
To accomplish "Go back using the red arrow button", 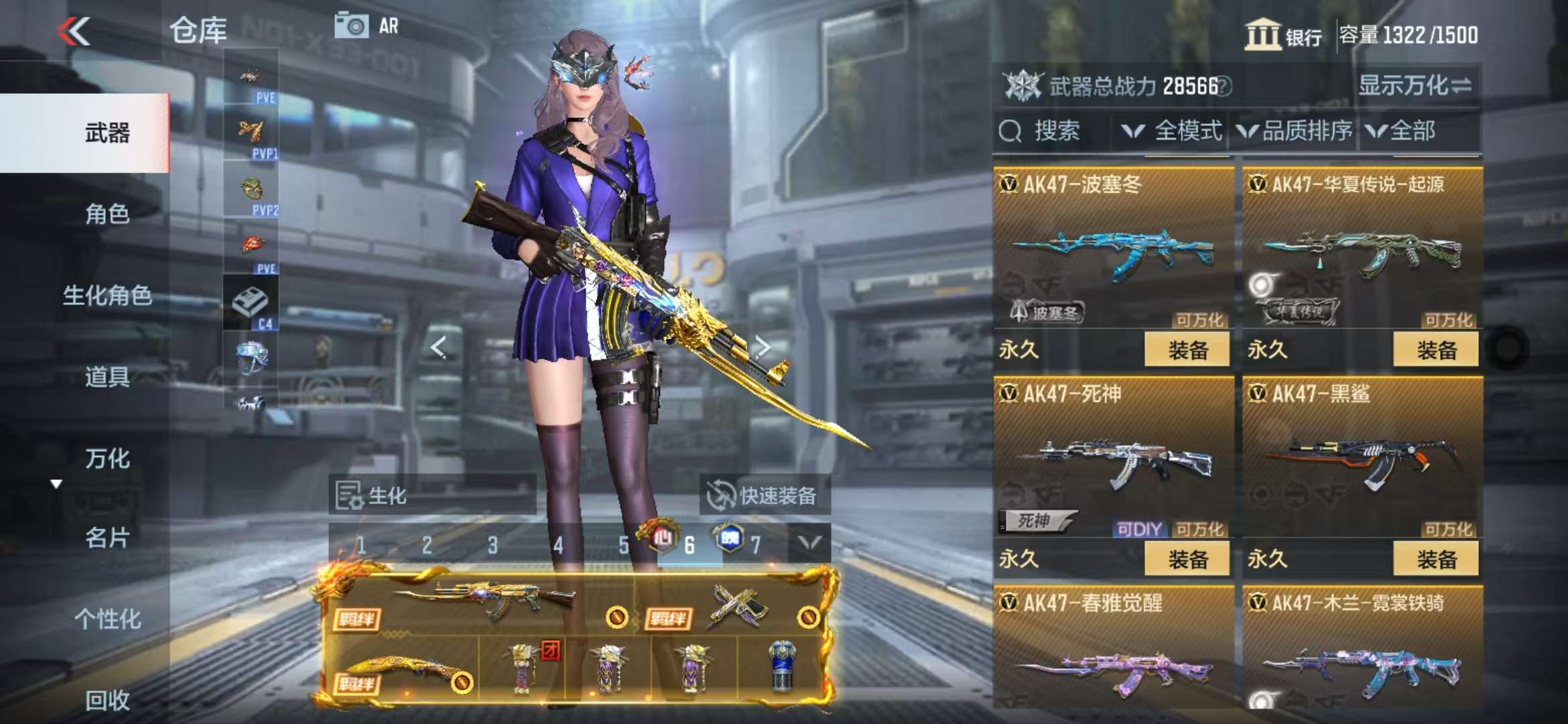I will [x=74, y=31].
